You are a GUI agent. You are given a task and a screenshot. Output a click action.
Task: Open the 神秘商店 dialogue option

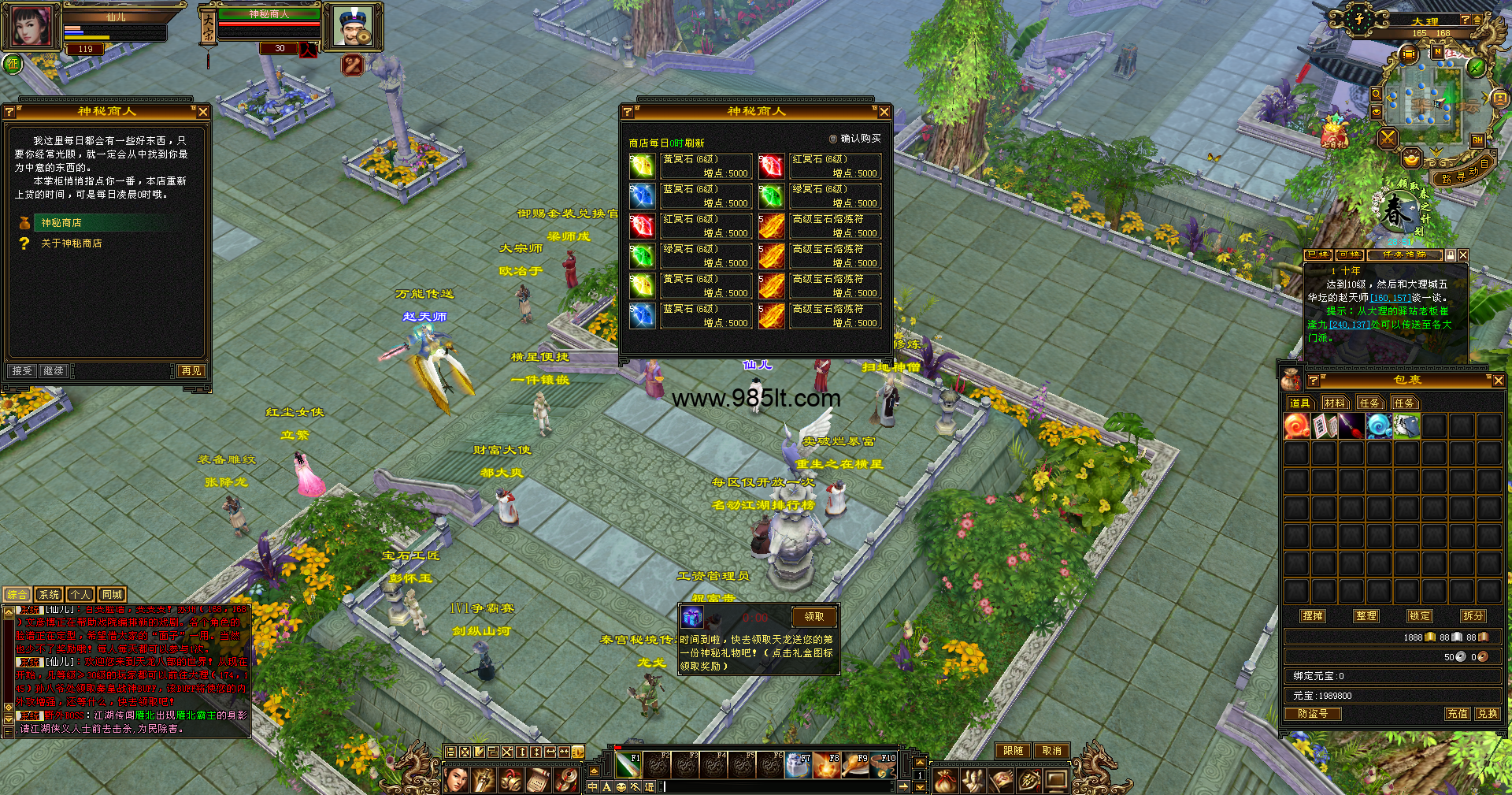pos(61,223)
